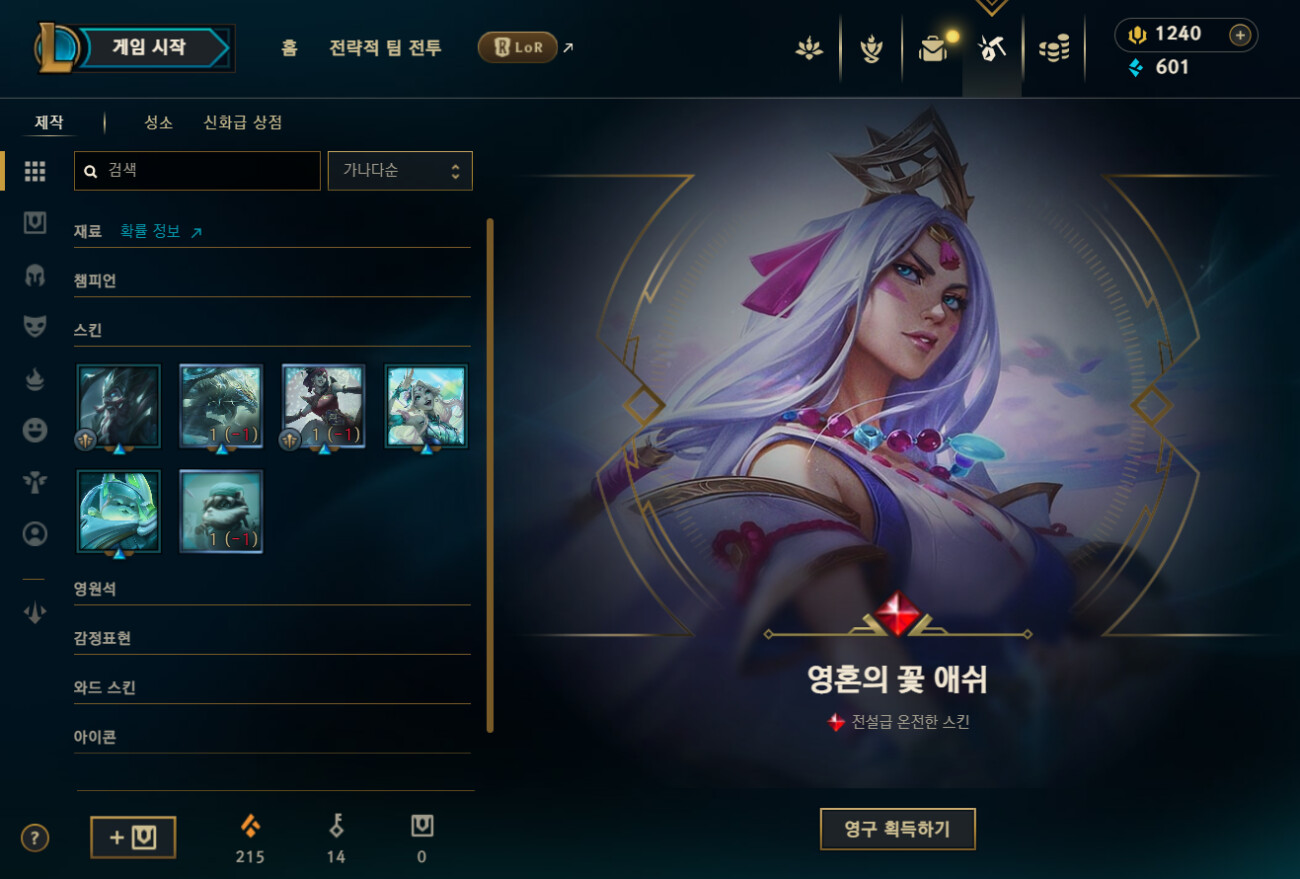
Task: Open 전략적 팀 전투 from the top menu
Action: (x=385, y=48)
